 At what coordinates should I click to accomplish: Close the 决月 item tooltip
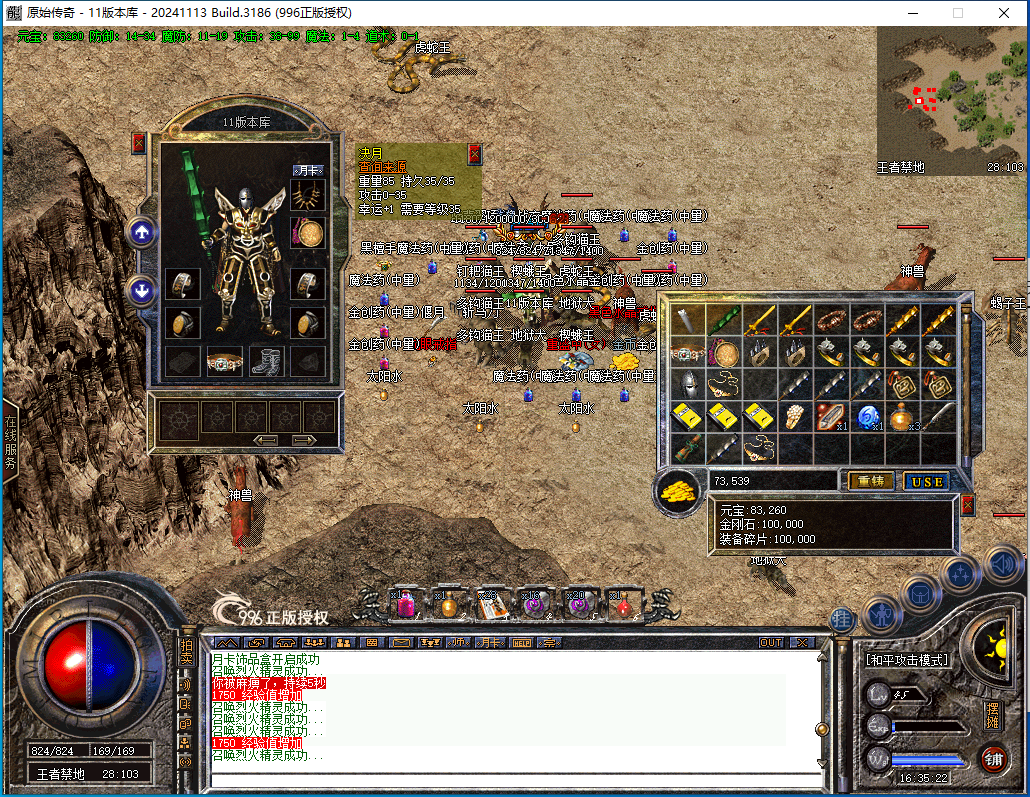[475, 153]
